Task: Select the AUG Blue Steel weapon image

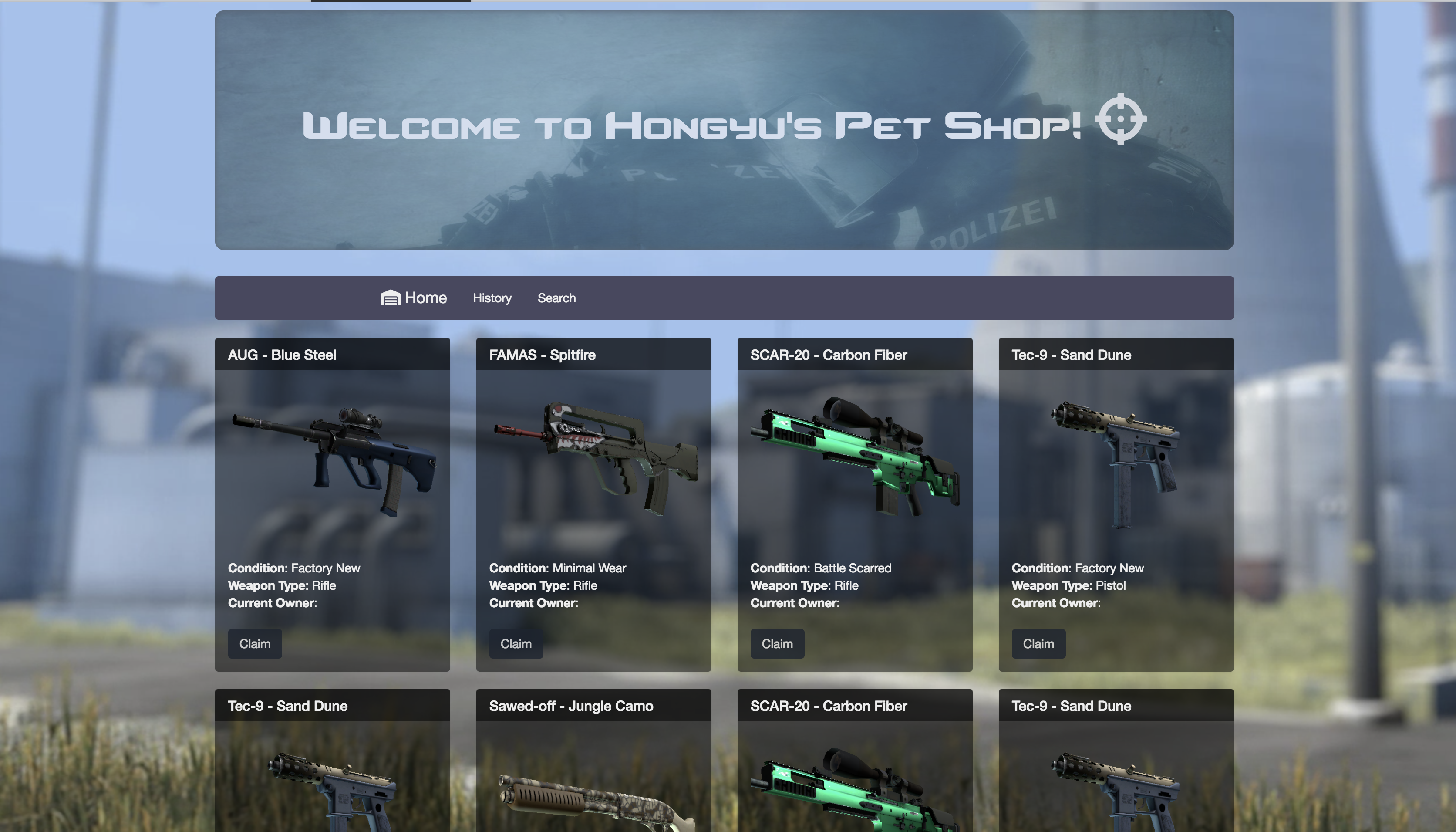Action: pyautogui.click(x=333, y=460)
